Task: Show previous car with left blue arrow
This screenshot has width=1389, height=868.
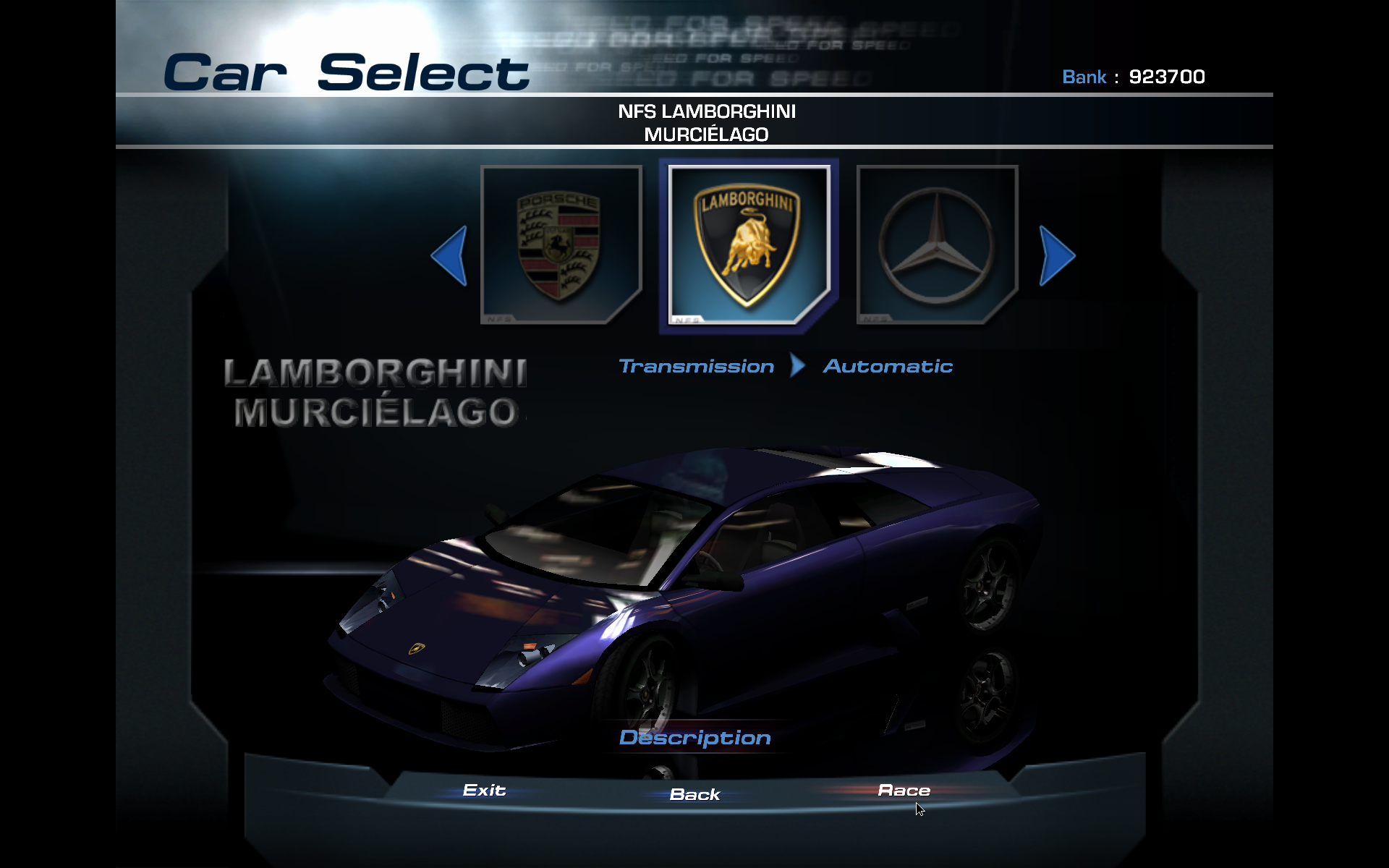Action: [450, 255]
